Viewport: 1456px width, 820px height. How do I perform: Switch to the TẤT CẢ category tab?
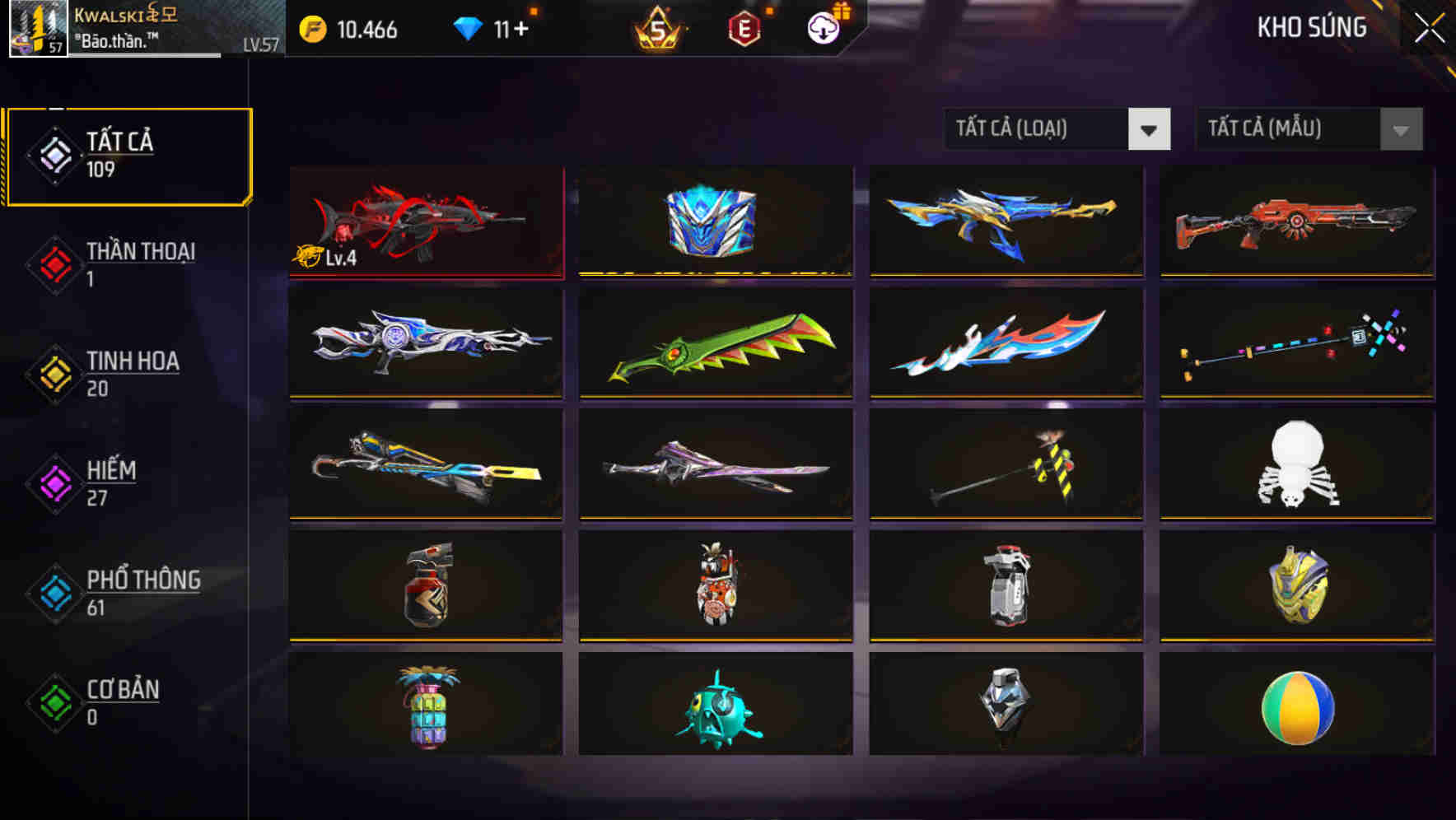pyautogui.click(x=128, y=155)
